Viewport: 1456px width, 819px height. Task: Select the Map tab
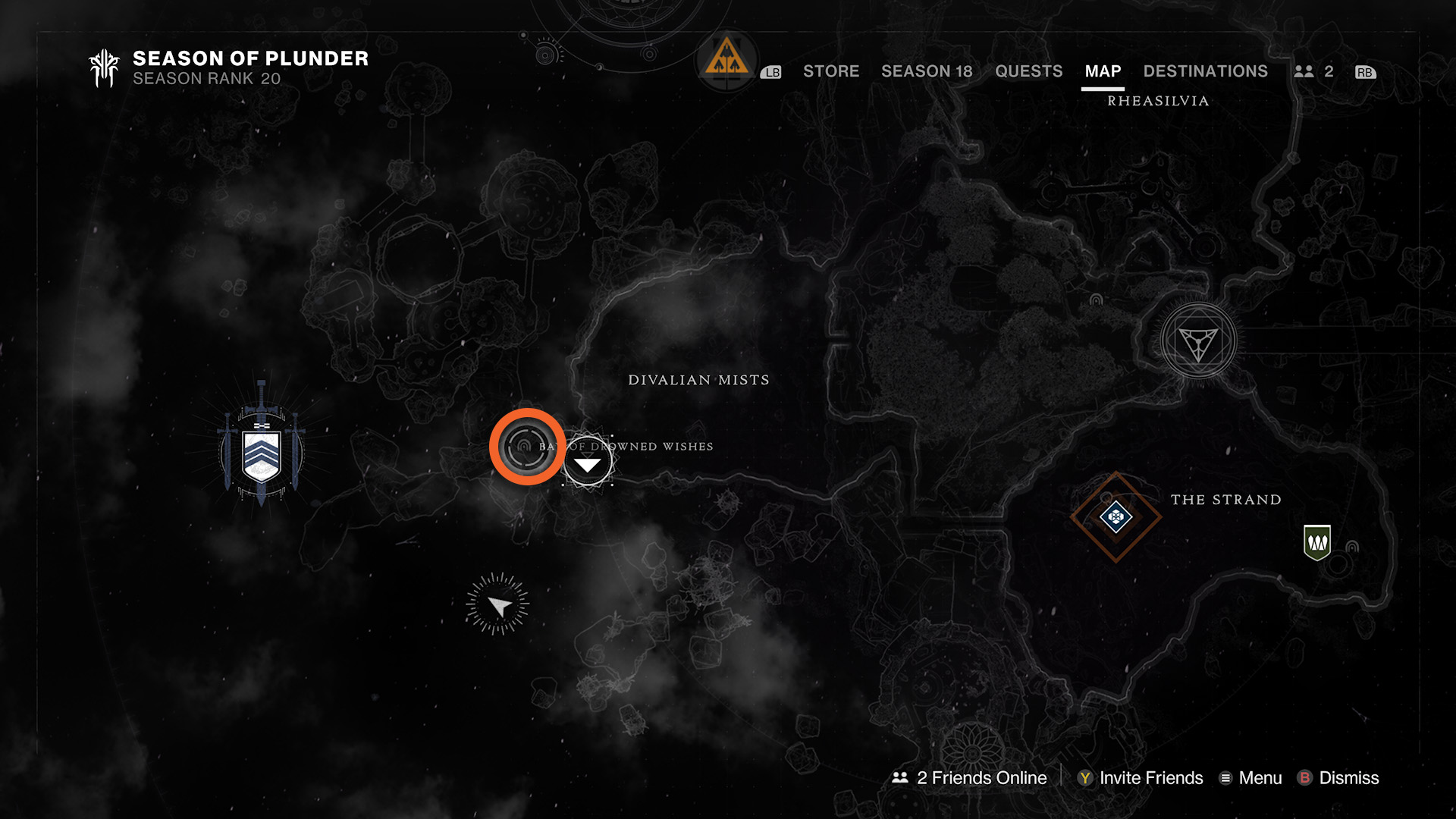pyautogui.click(x=1103, y=71)
